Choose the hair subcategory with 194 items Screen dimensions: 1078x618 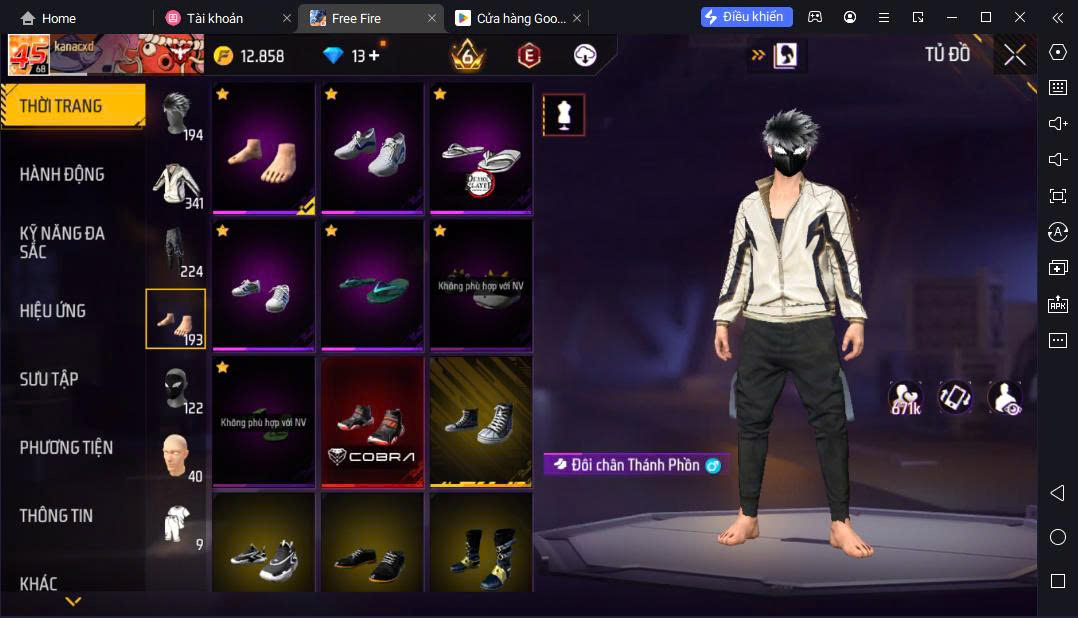177,114
